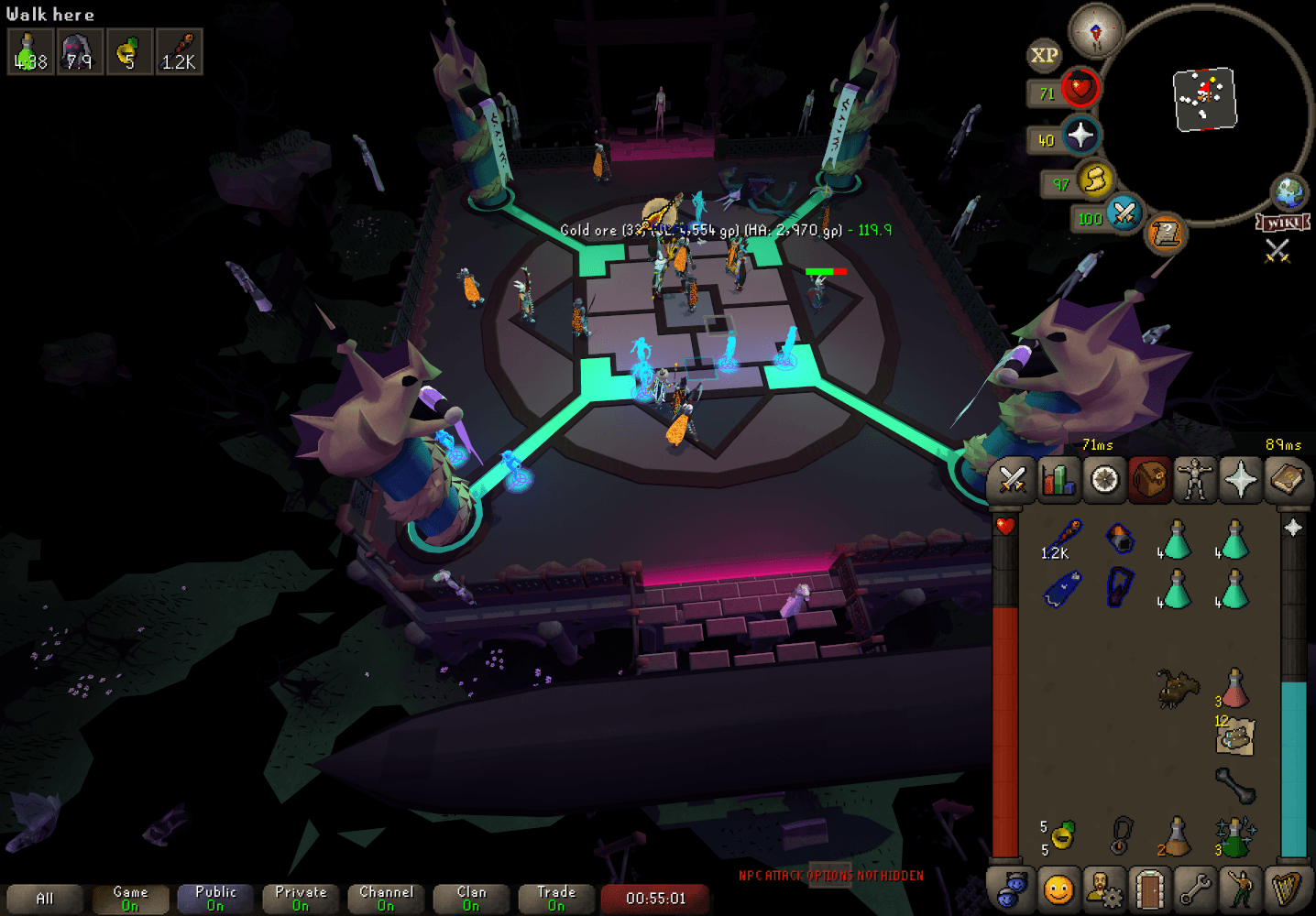This screenshot has height=916, width=1316.
Task: Open Settings via the wrench icon
Action: point(1193,889)
